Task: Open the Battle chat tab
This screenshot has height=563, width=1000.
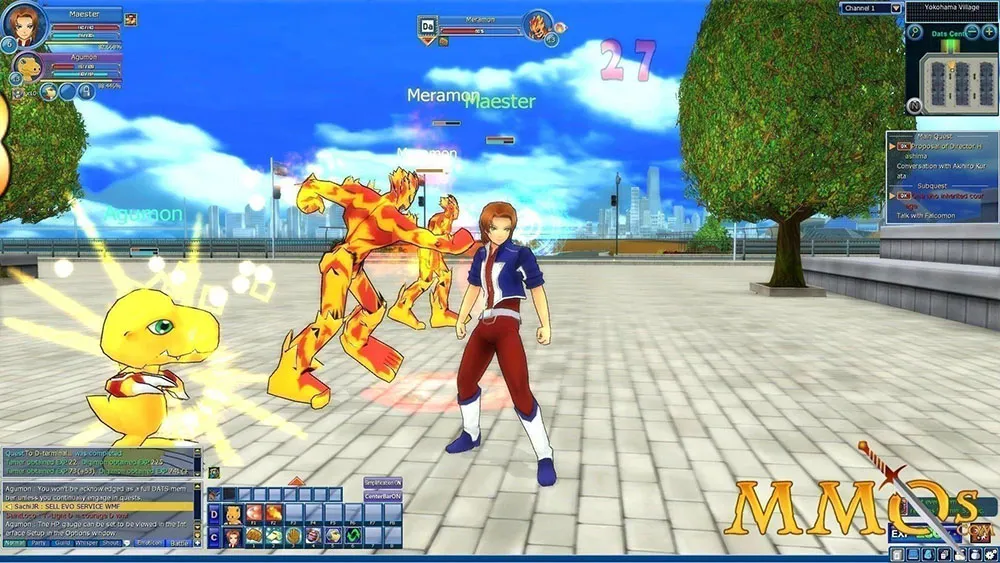Action: click(x=180, y=542)
